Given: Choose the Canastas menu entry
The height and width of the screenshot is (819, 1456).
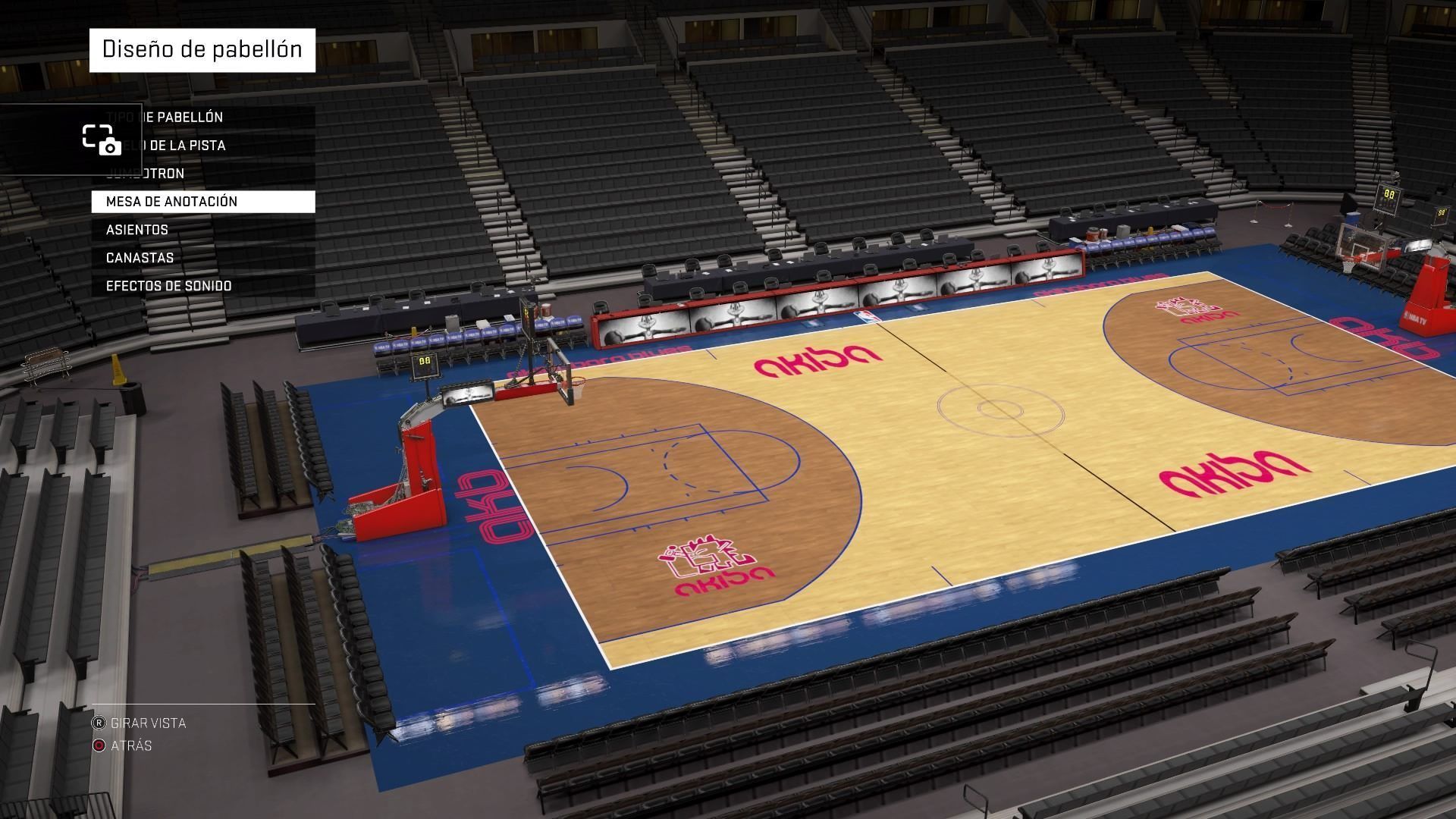Looking at the screenshot, I should (202, 258).
